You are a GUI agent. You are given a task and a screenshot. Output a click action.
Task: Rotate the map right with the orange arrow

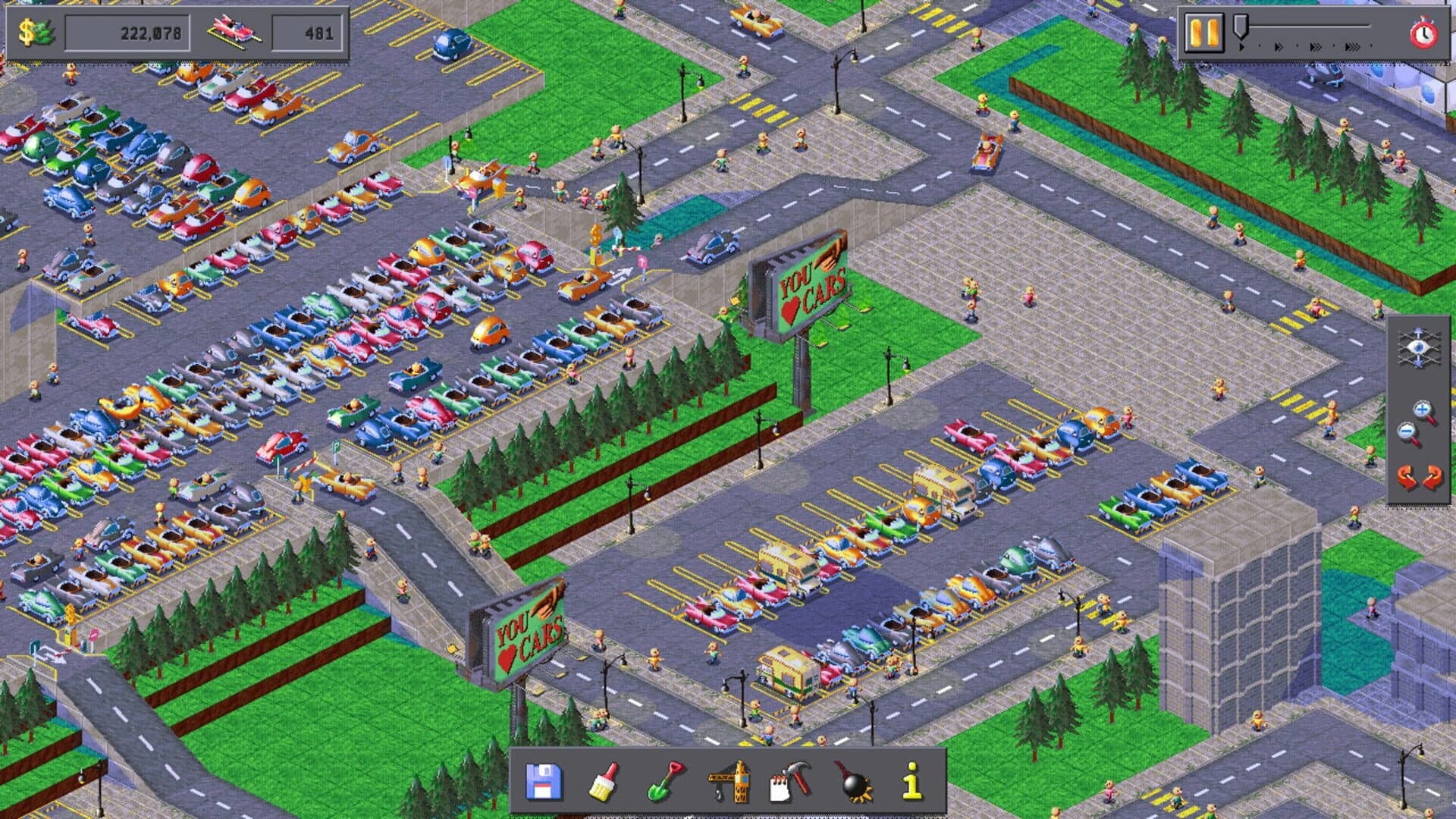coord(1432,478)
